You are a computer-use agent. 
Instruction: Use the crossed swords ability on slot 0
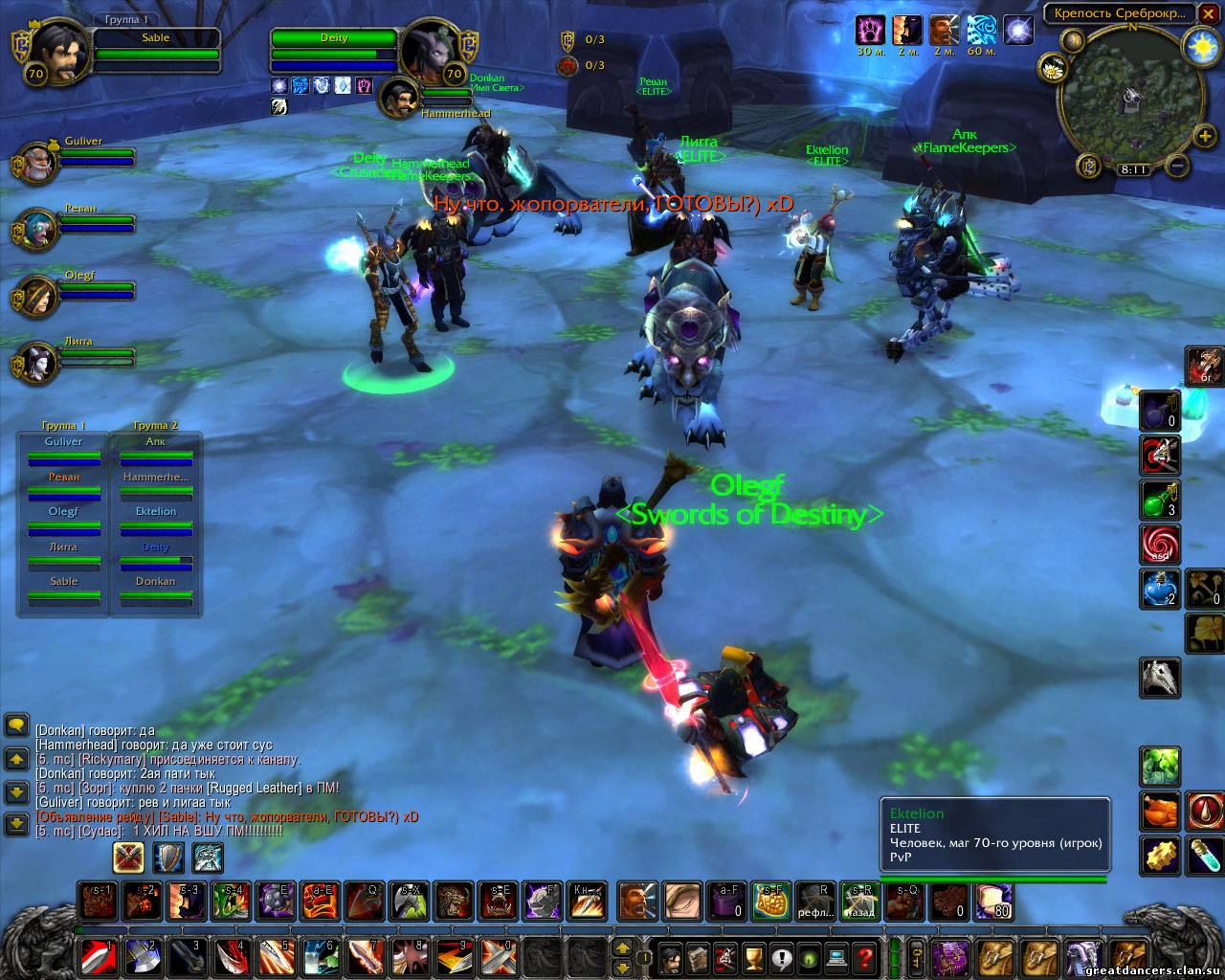click(500, 955)
